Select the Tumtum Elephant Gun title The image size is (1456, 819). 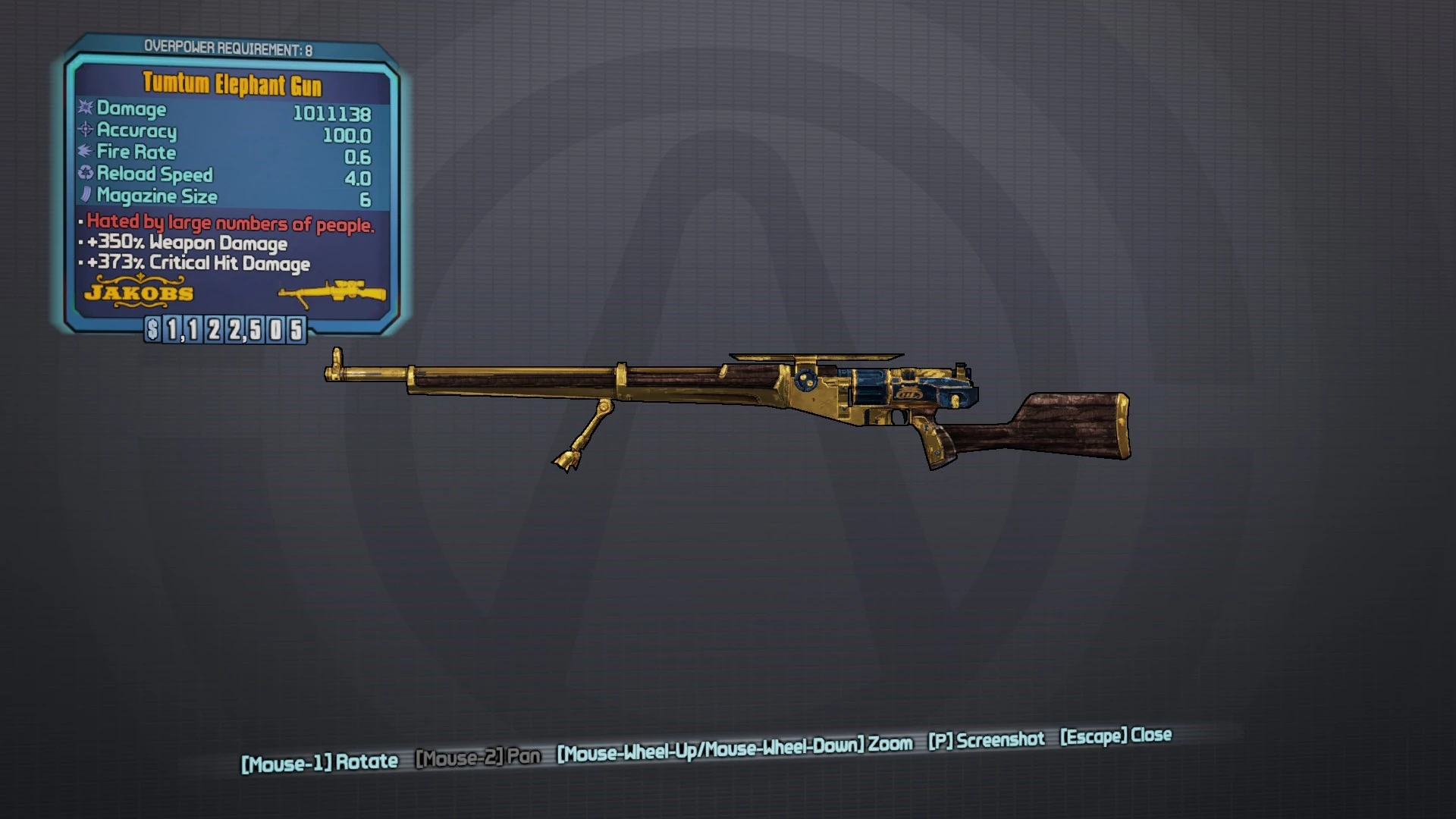pyautogui.click(x=232, y=83)
